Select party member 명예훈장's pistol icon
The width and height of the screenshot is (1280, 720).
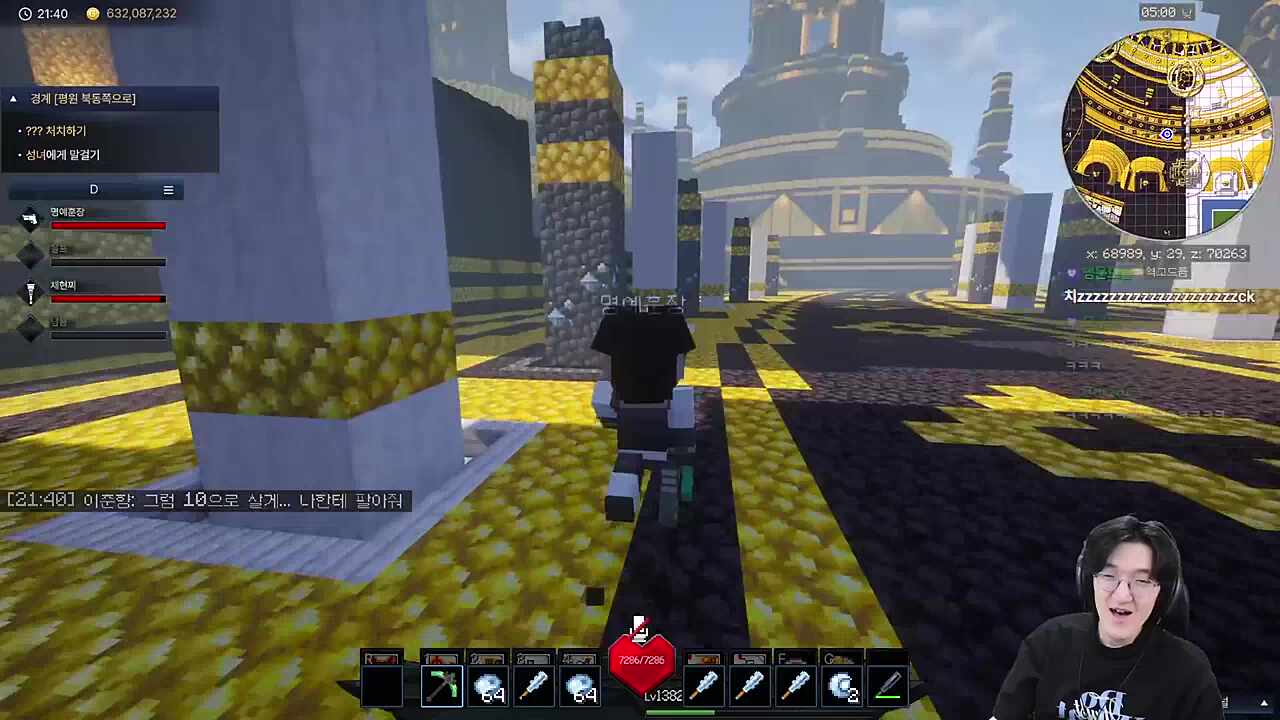[30, 218]
